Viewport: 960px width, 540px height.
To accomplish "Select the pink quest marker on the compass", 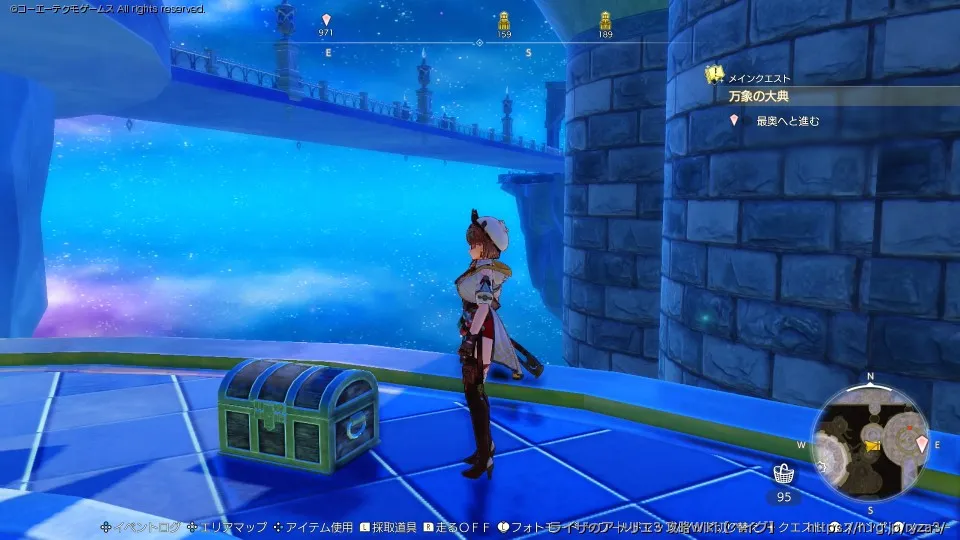I will pyautogui.click(x=326, y=20).
